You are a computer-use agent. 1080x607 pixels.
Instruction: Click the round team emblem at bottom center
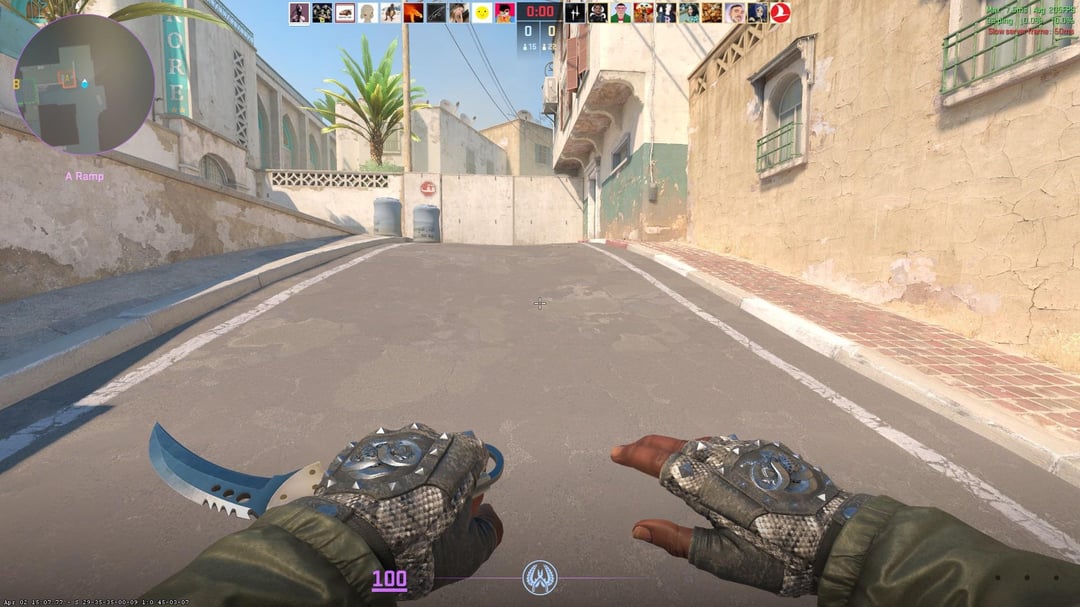coord(540,577)
